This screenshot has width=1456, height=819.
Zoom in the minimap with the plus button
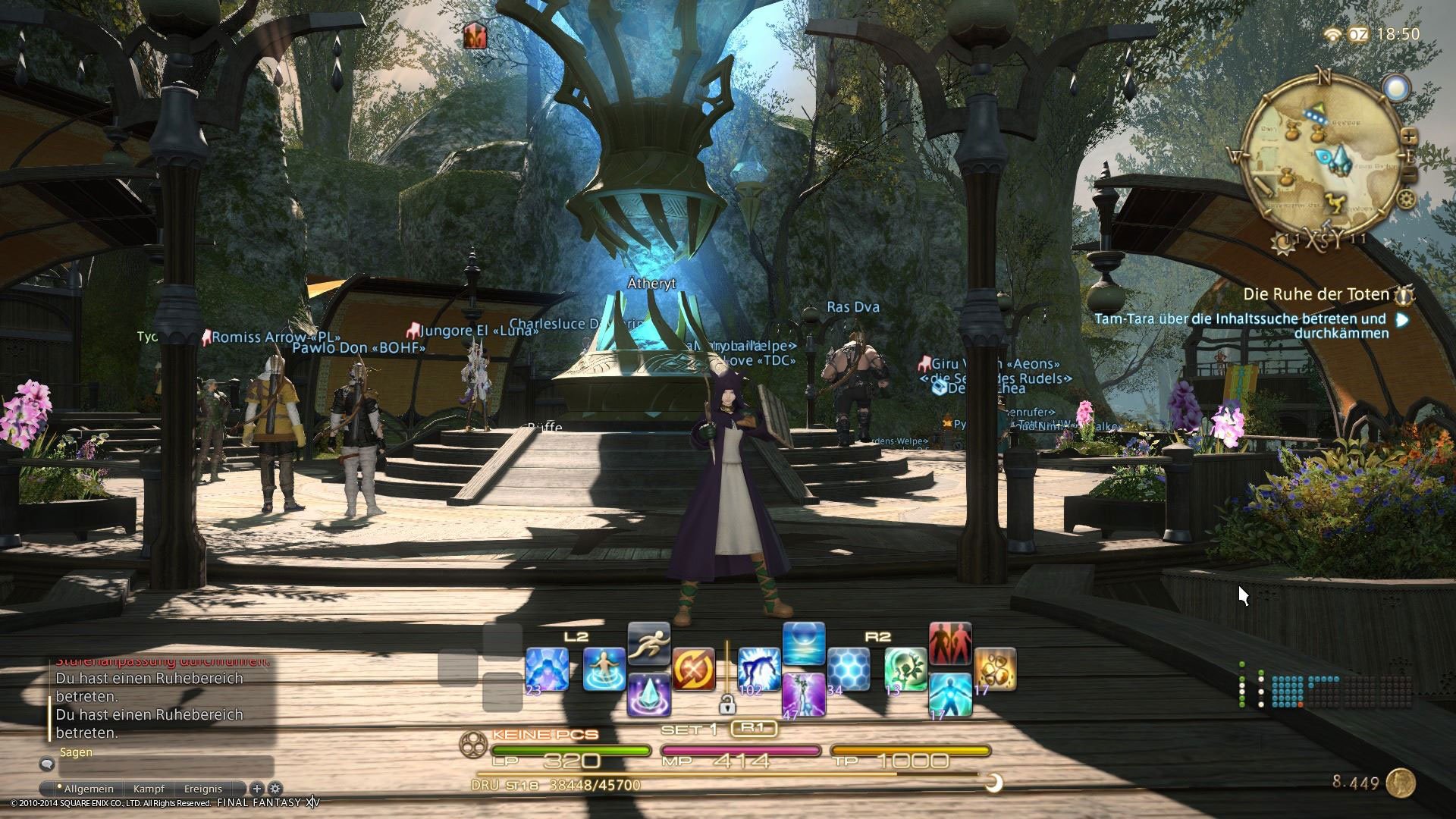pyautogui.click(x=1410, y=137)
